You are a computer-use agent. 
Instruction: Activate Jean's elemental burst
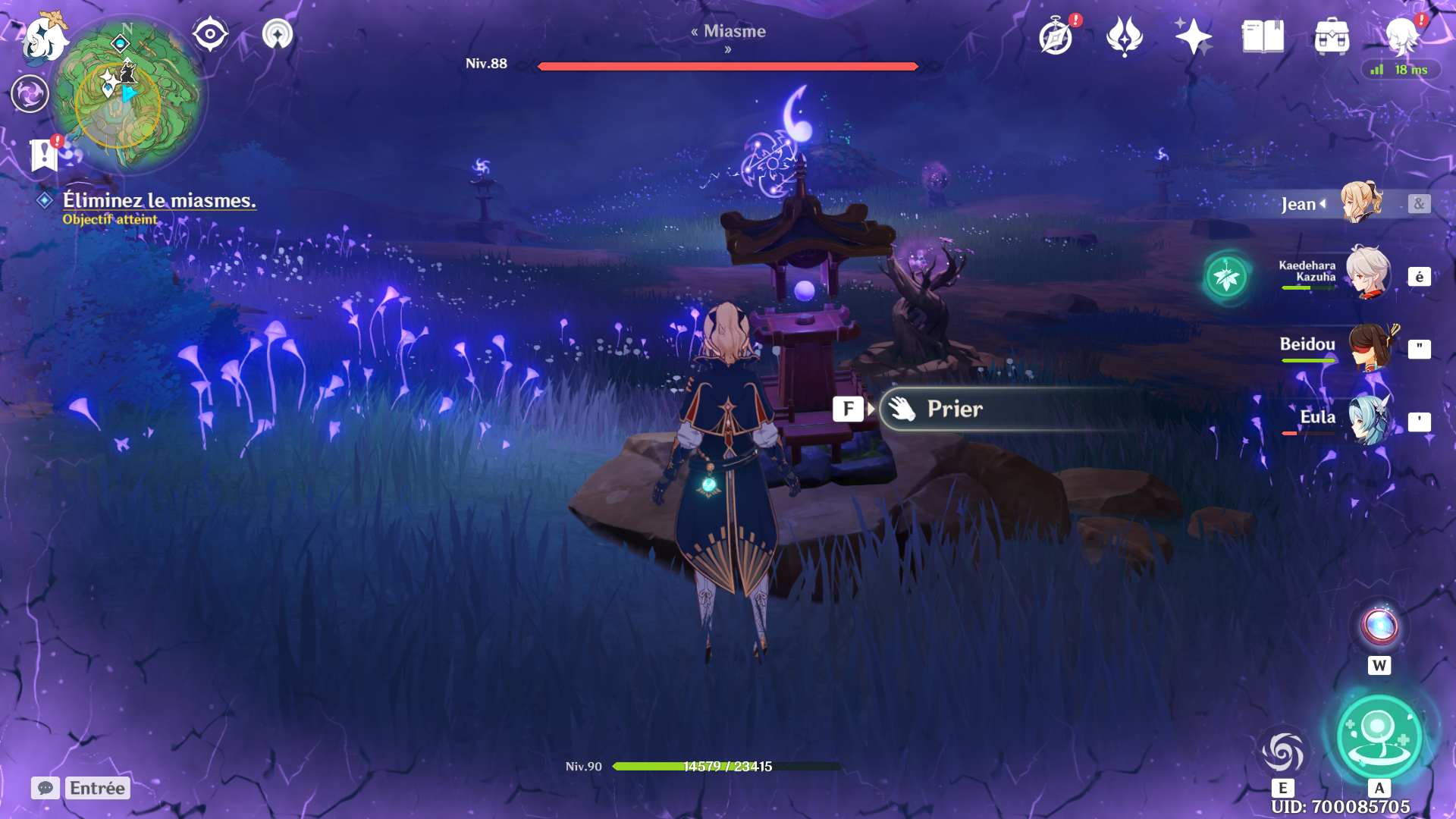click(x=1379, y=736)
